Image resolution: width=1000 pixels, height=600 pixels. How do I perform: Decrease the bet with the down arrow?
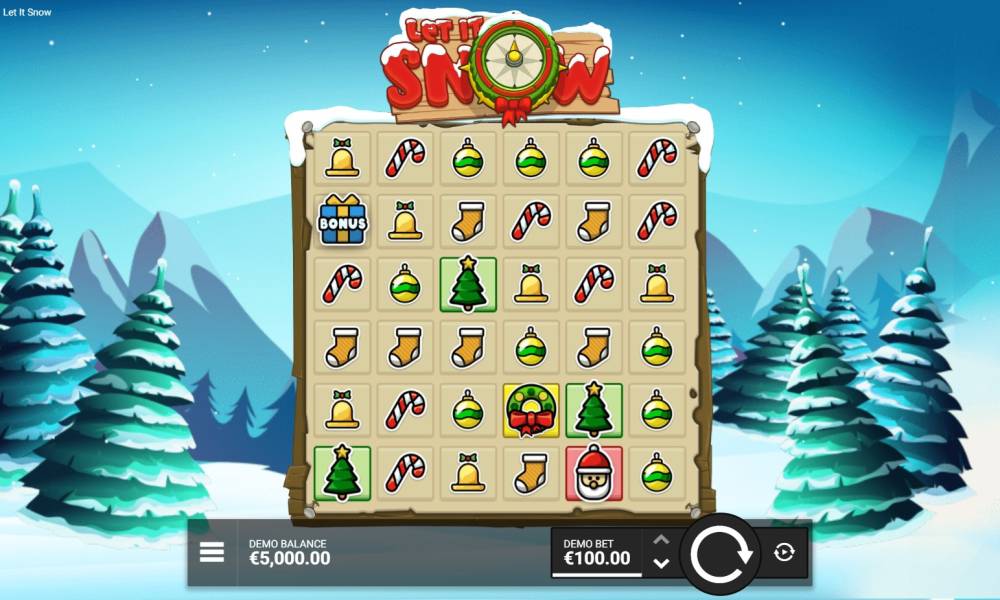pos(661,563)
